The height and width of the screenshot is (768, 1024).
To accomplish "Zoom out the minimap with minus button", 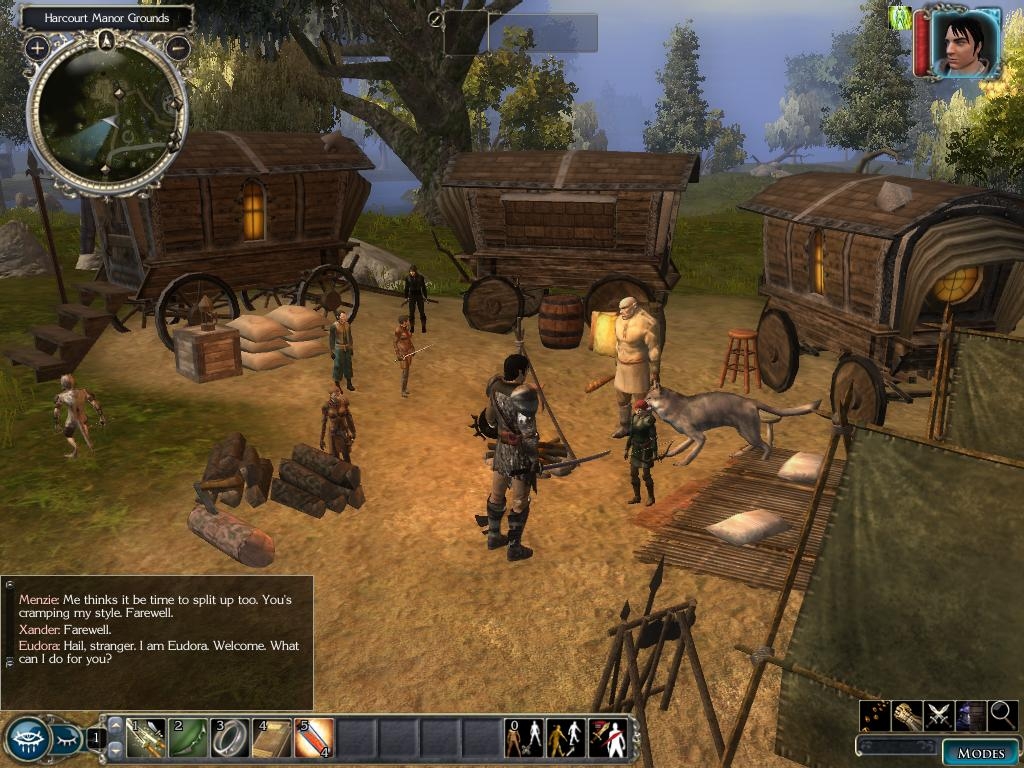I will click(178, 46).
